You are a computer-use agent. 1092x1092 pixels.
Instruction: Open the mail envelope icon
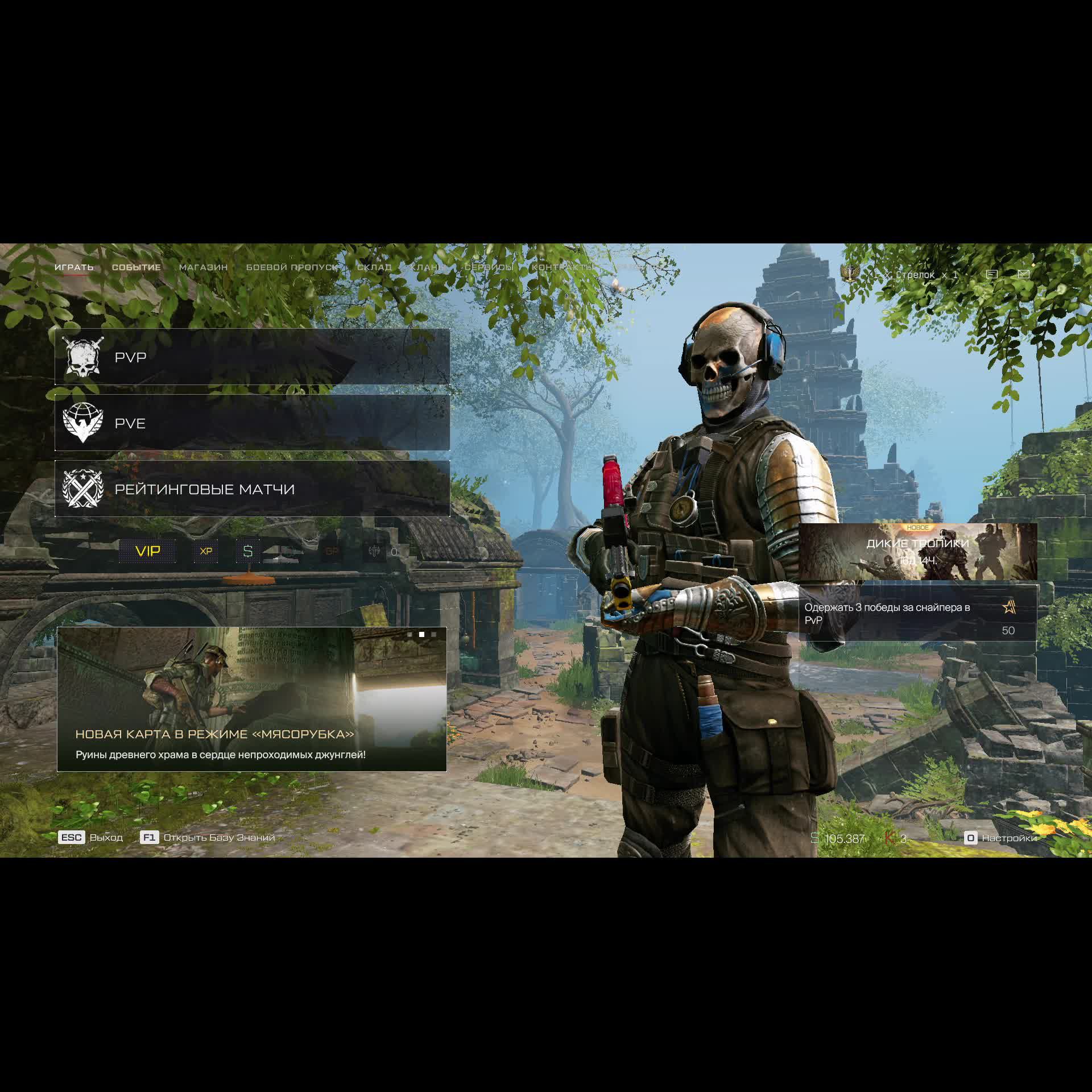pyautogui.click(x=1024, y=274)
